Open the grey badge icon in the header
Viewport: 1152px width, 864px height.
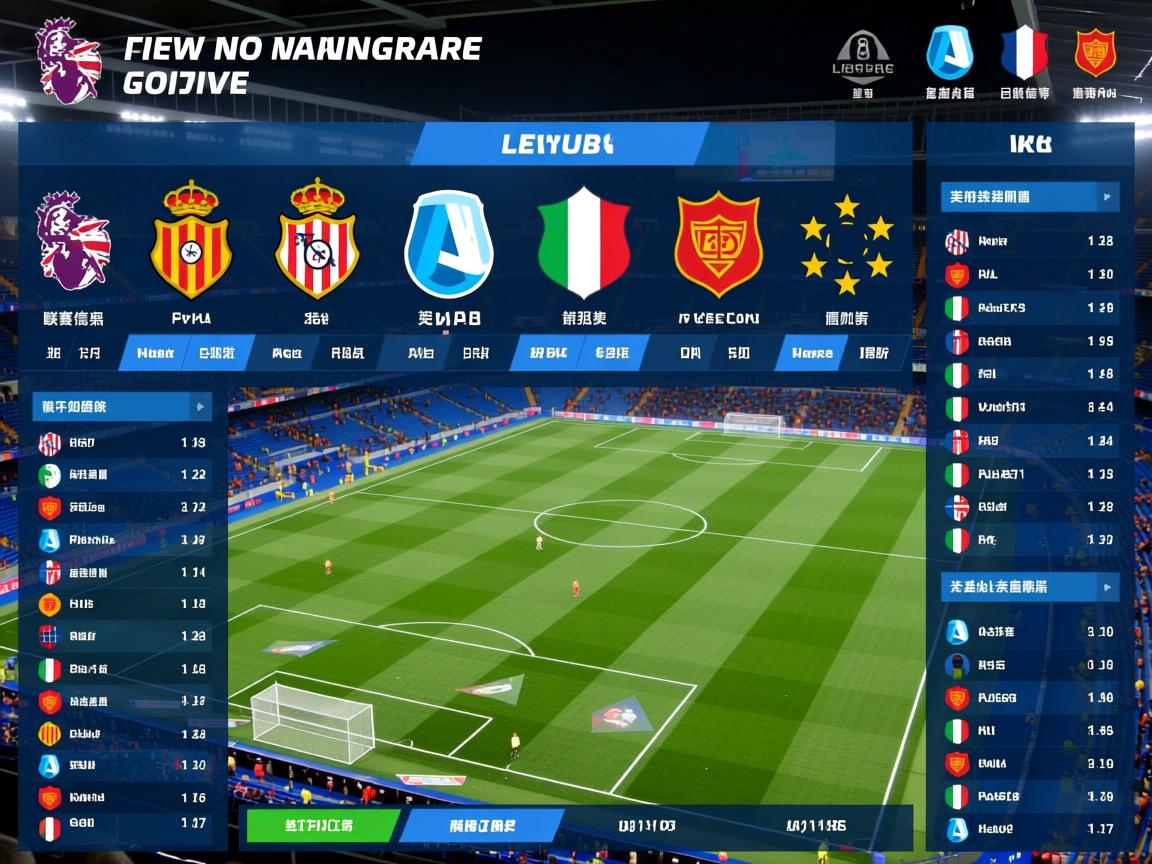(x=863, y=54)
